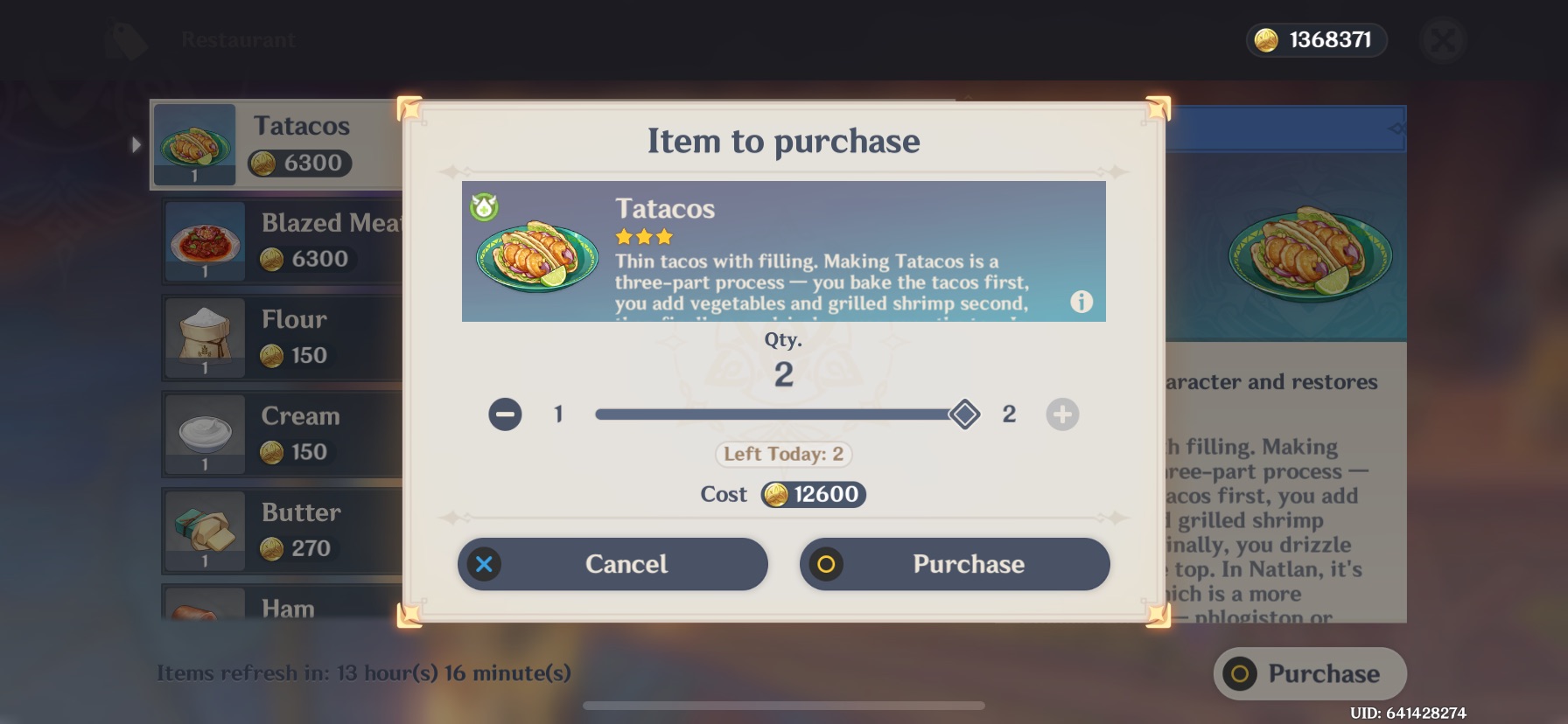Click the scrollbar at the bottom of the screen
Image resolution: width=1568 pixels, height=724 pixels.
coord(784,705)
